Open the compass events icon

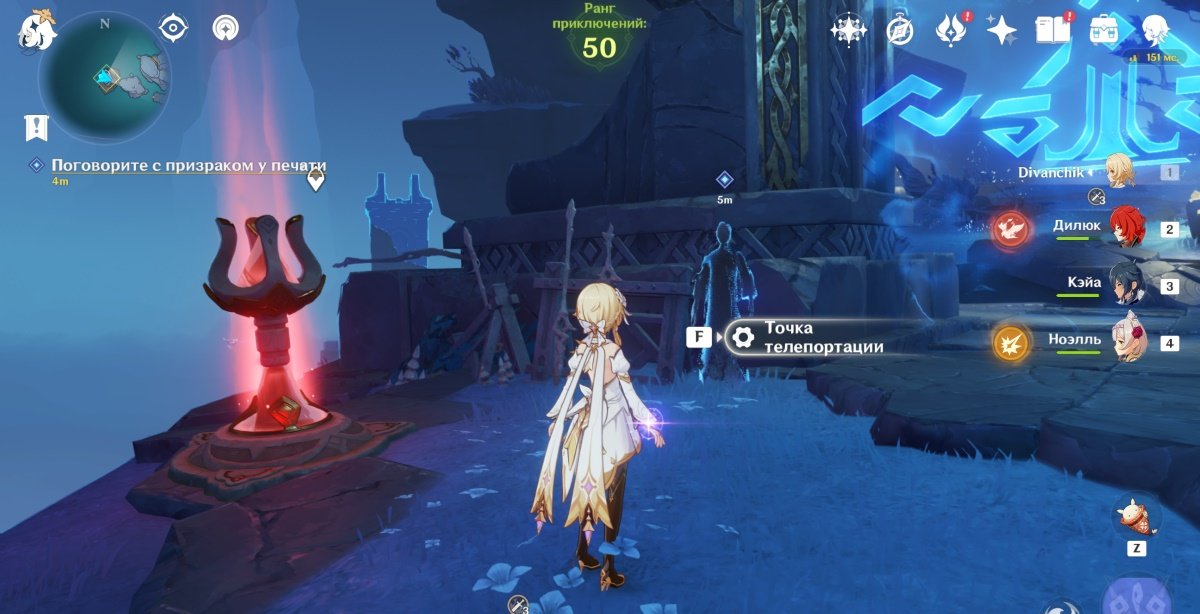click(x=900, y=31)
